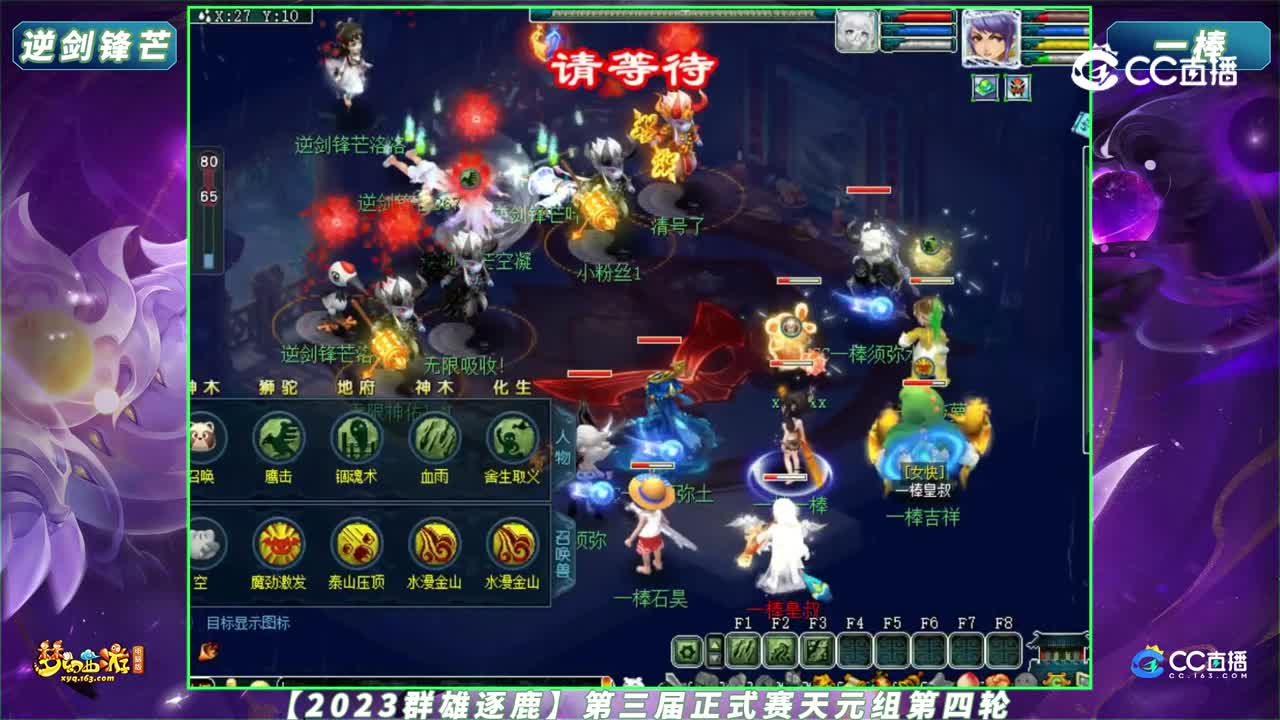Click the down arrow beside the hotkey bar
The image size is (1280, 720).
tap(716, 660)
